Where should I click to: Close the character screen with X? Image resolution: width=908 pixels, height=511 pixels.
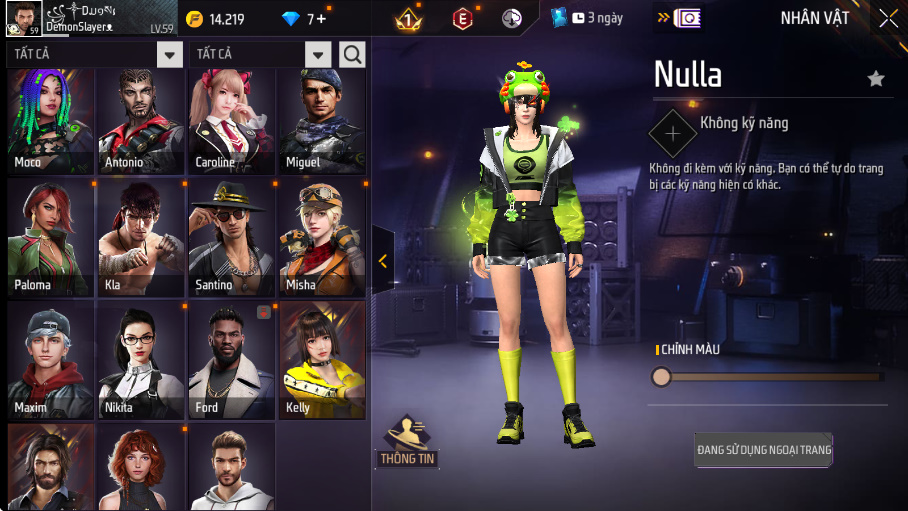point(888,18)
